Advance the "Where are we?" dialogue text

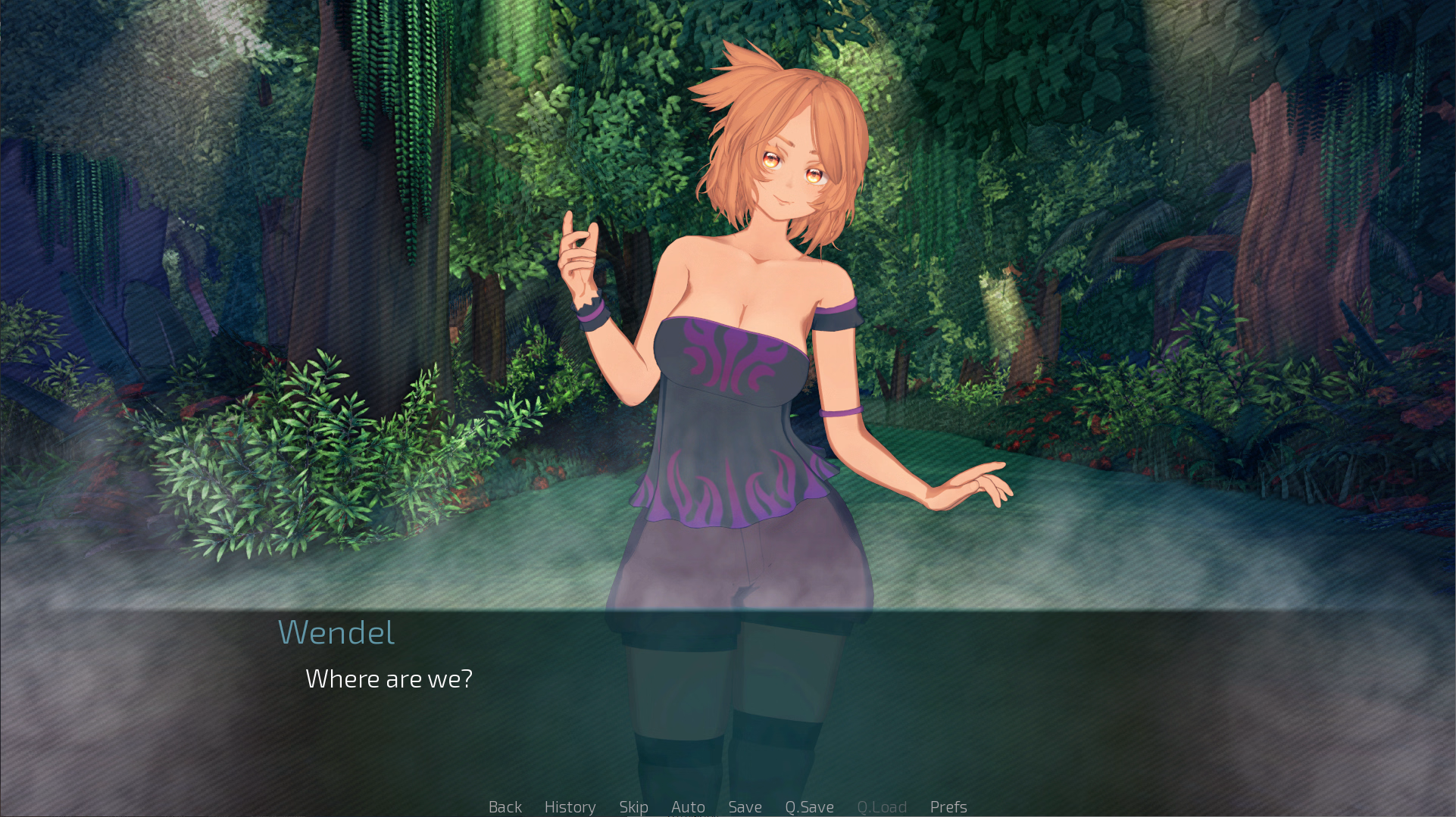[x=389, y=679]
